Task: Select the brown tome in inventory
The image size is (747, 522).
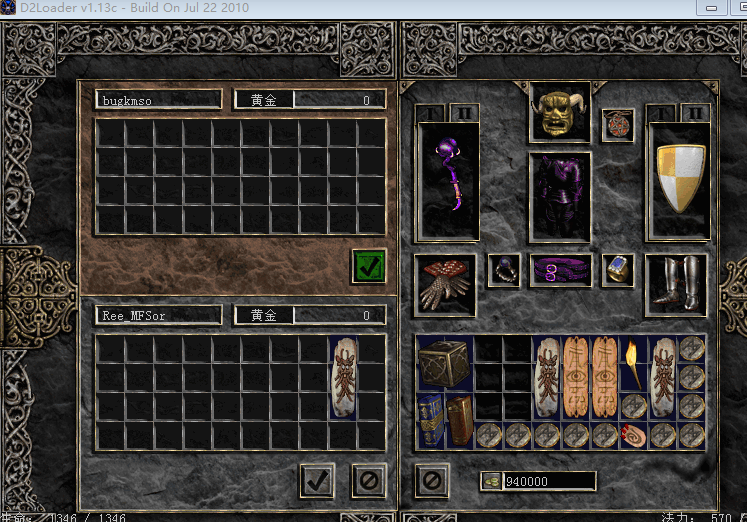Action: pyautogui.click(x=459, y=420)
